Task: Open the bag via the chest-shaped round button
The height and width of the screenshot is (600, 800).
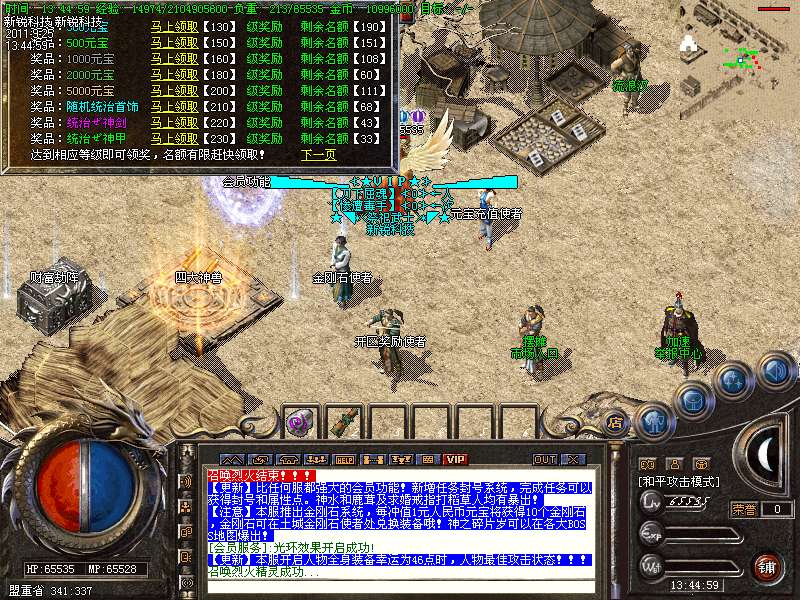Action: [693, 399]
